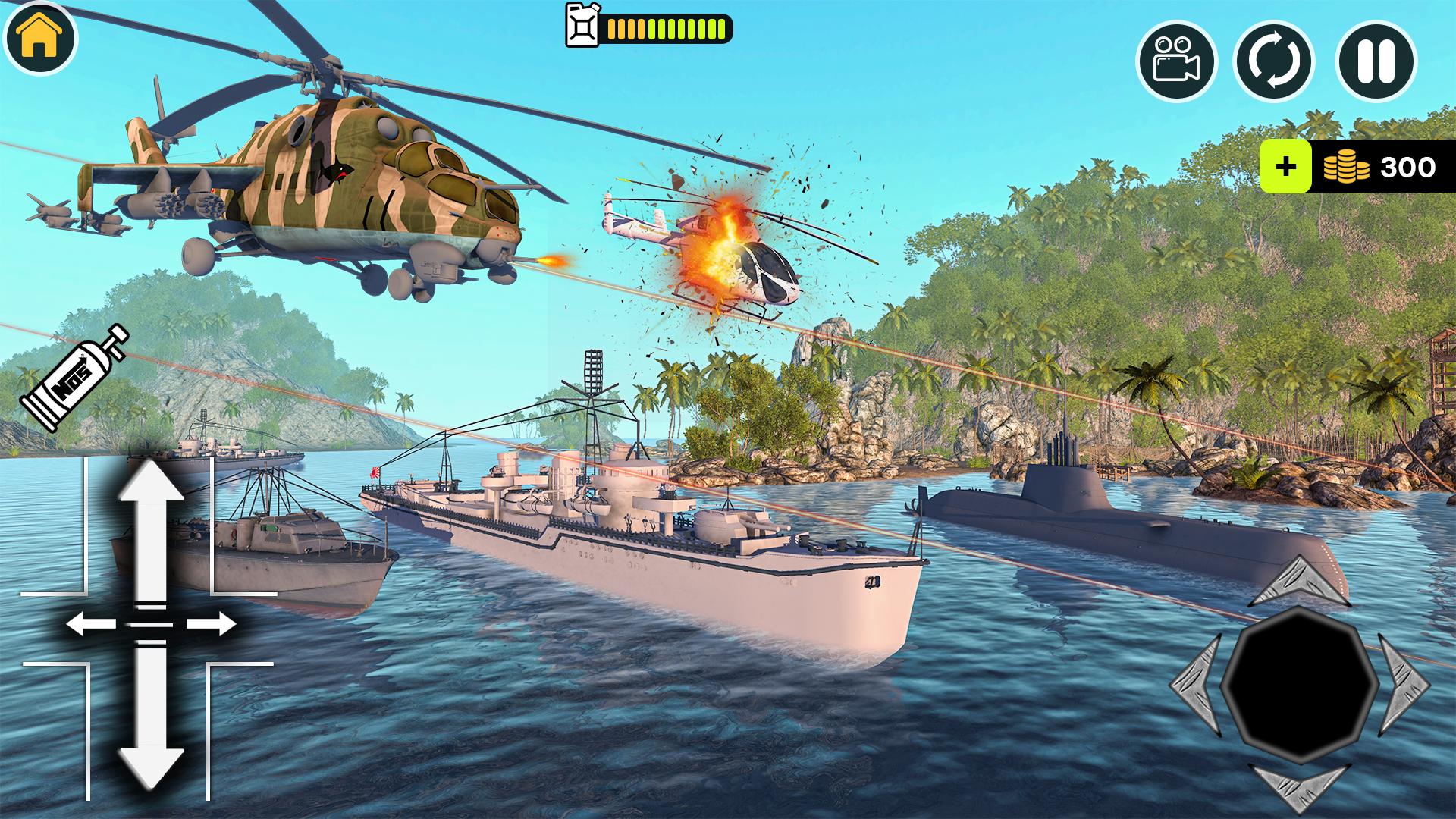Push the metallic right arrow of the D-pad
The height and width of the screenshot is (819, 1456).
[1403, 684]
